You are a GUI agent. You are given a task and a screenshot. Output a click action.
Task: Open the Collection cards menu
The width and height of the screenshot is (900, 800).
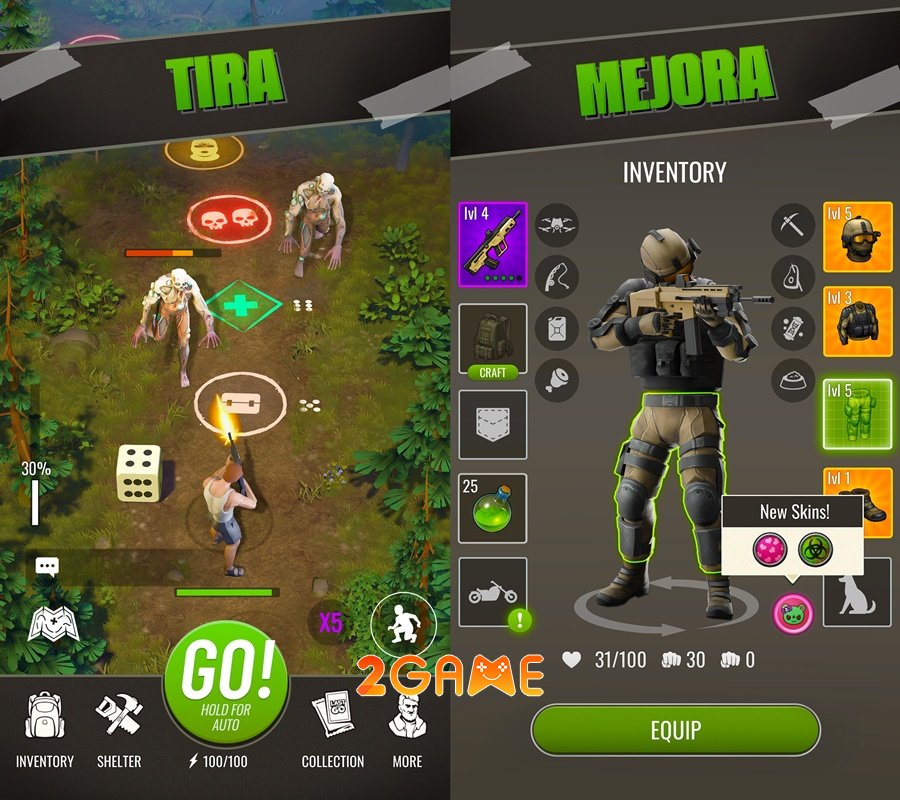(332, 730)
